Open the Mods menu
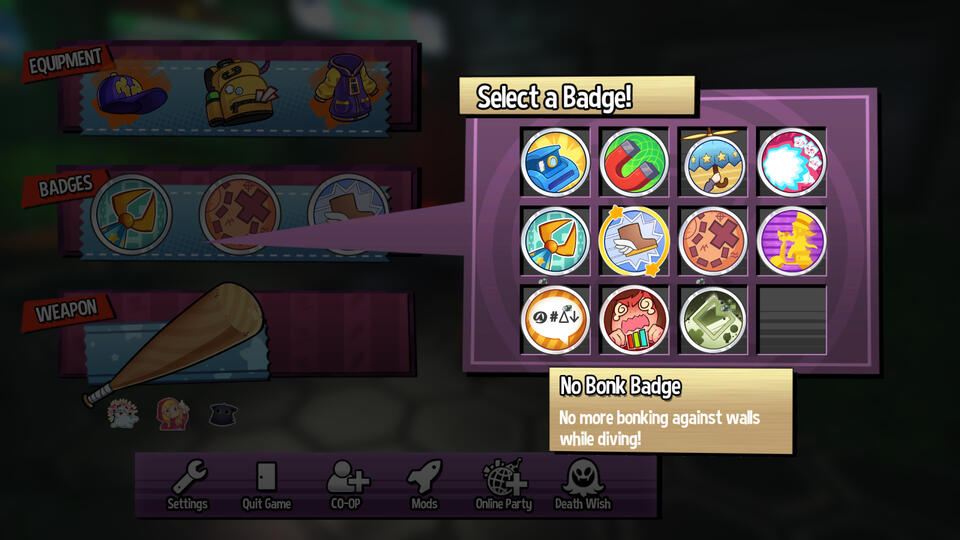Screen dimensions: 960x540 click(424, 485)
